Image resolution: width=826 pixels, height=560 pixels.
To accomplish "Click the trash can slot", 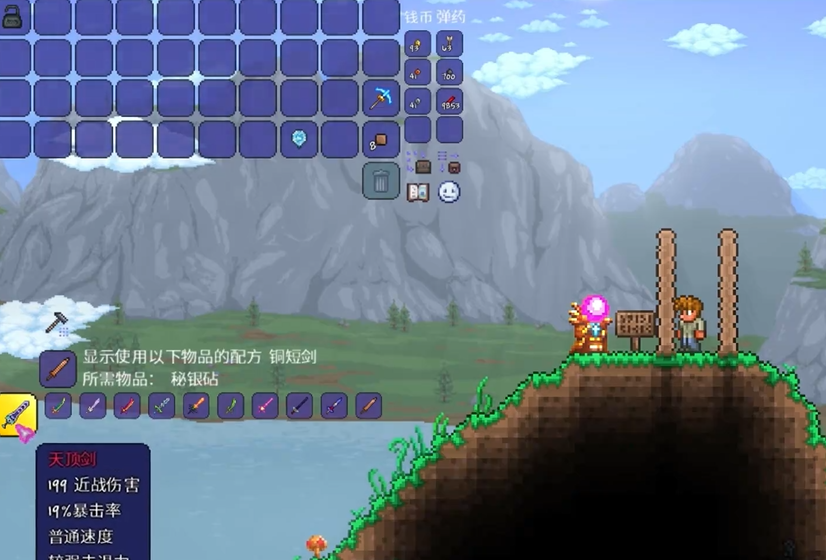I will coord(380,181).
